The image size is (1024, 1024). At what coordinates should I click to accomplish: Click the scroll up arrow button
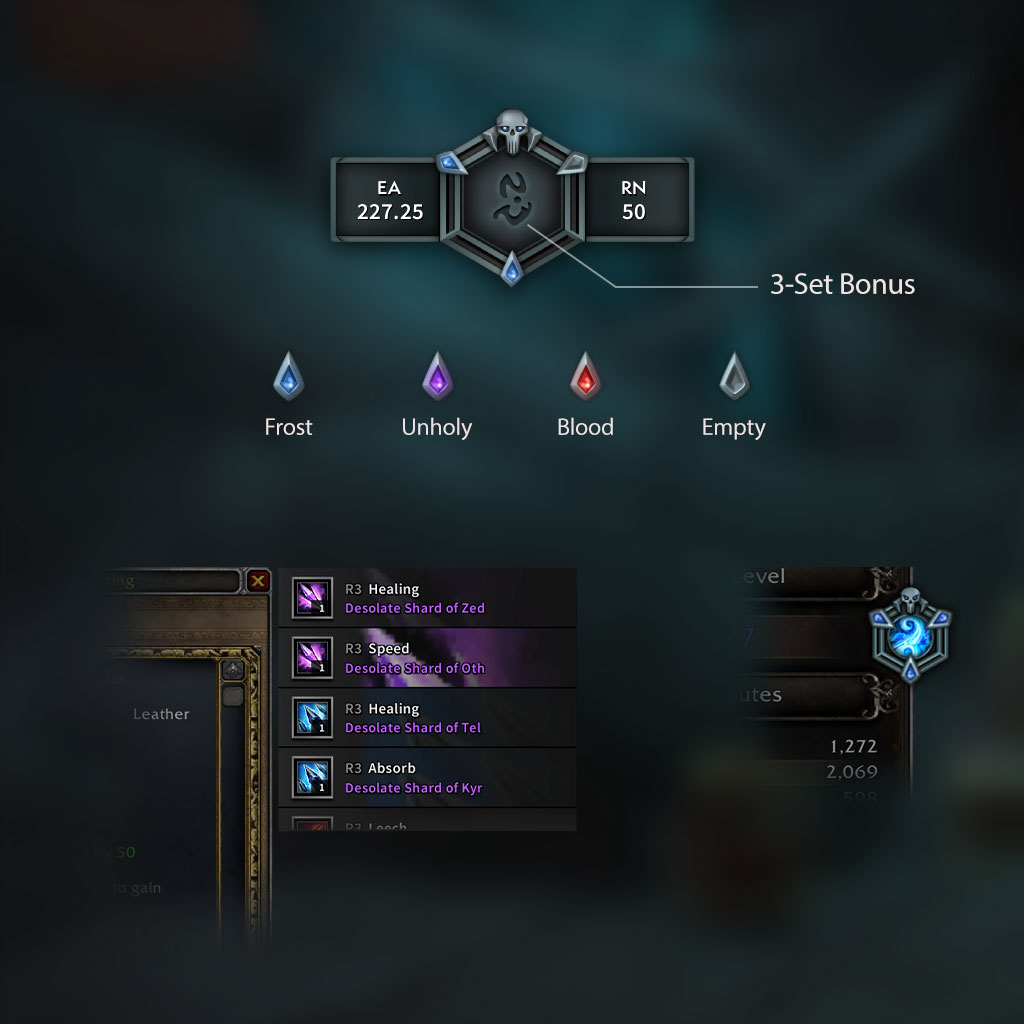coord(233,669)
